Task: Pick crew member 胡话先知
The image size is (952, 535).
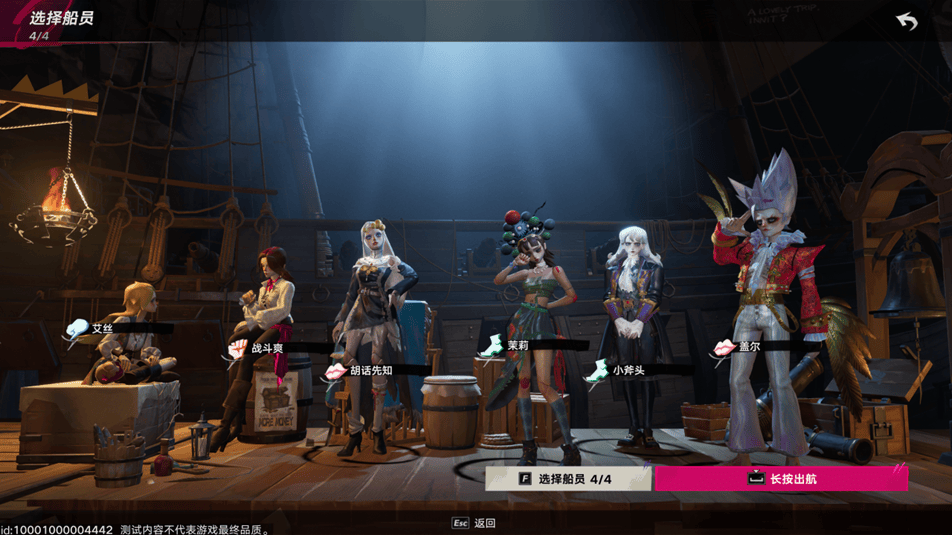Action: click(372, 369)
